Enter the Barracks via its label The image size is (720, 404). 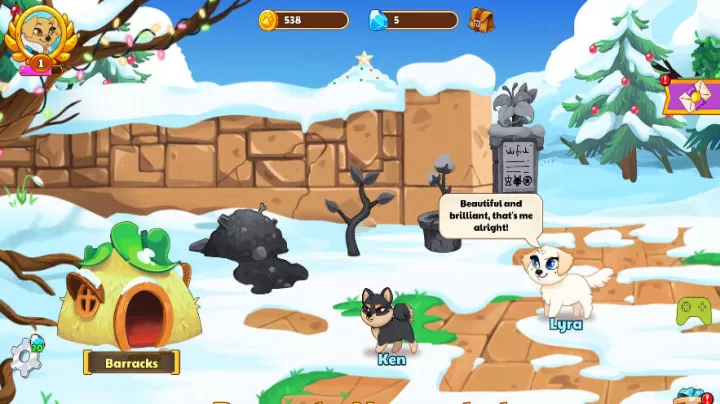pyautogui.click(x=131, y=363)
